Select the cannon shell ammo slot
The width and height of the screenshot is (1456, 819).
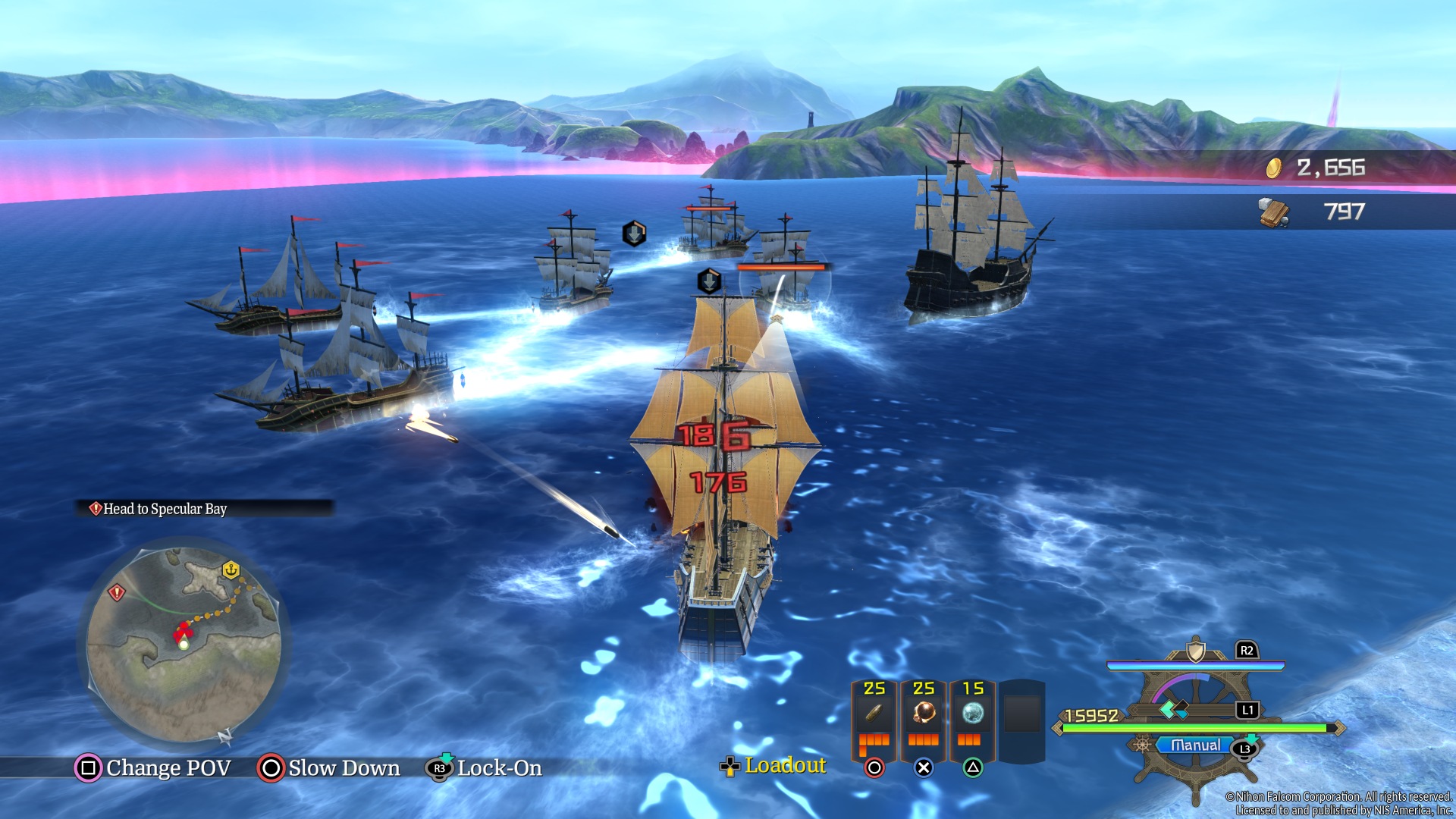pos(874,713)
